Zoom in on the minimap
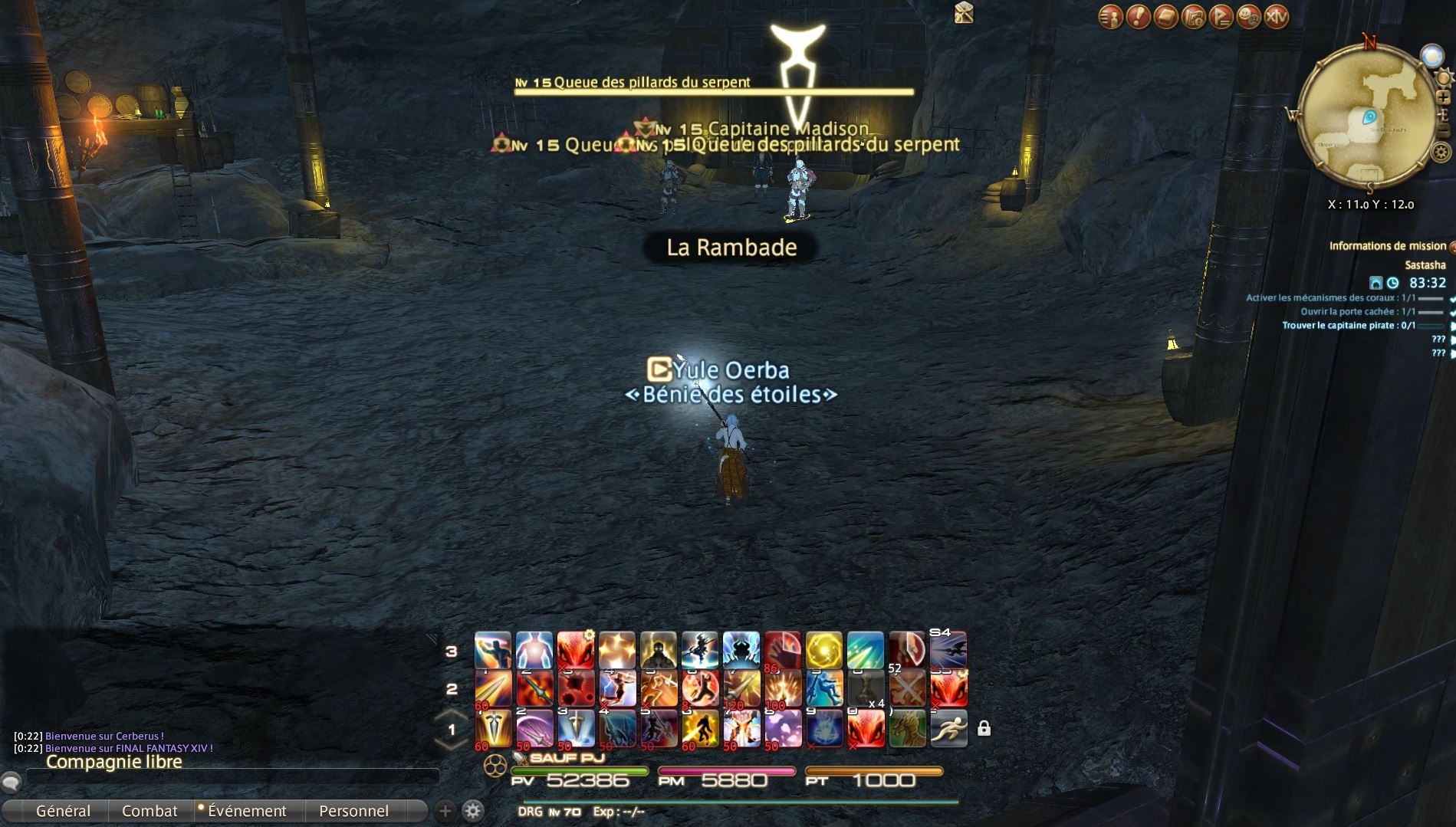The image size is (1456, 827). (1444, 97)
